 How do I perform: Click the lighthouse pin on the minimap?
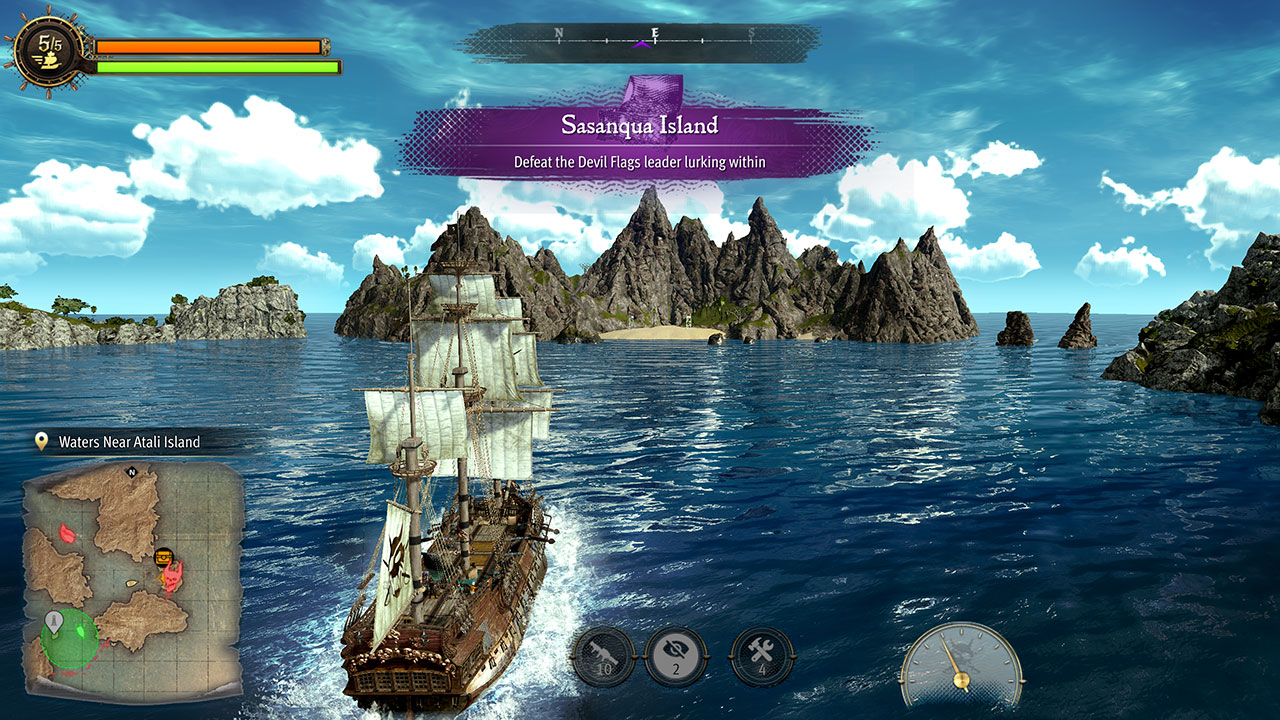pos(54,623)
